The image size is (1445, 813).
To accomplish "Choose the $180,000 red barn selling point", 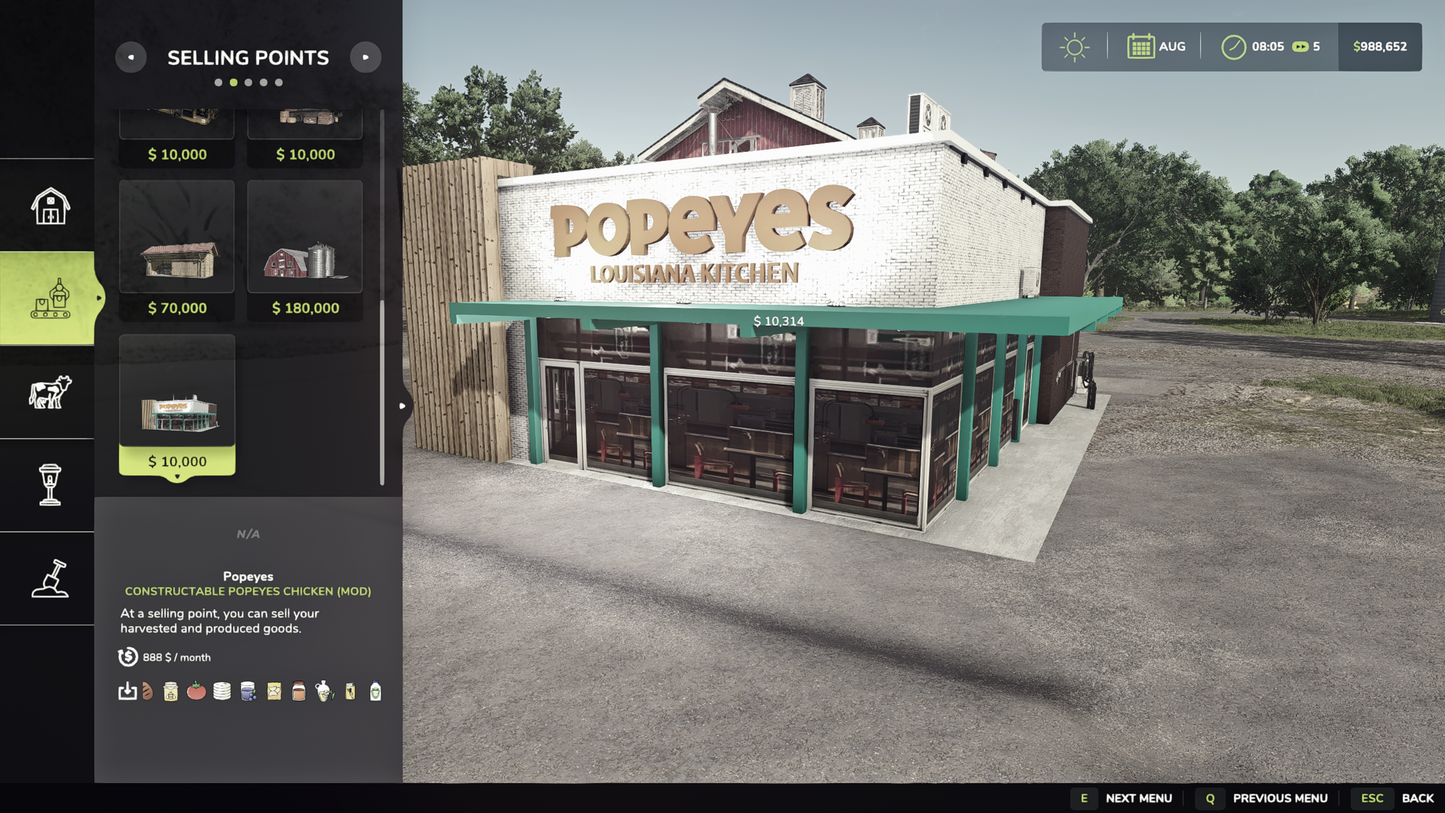I will pyautogui.click(x=305, y=250).
